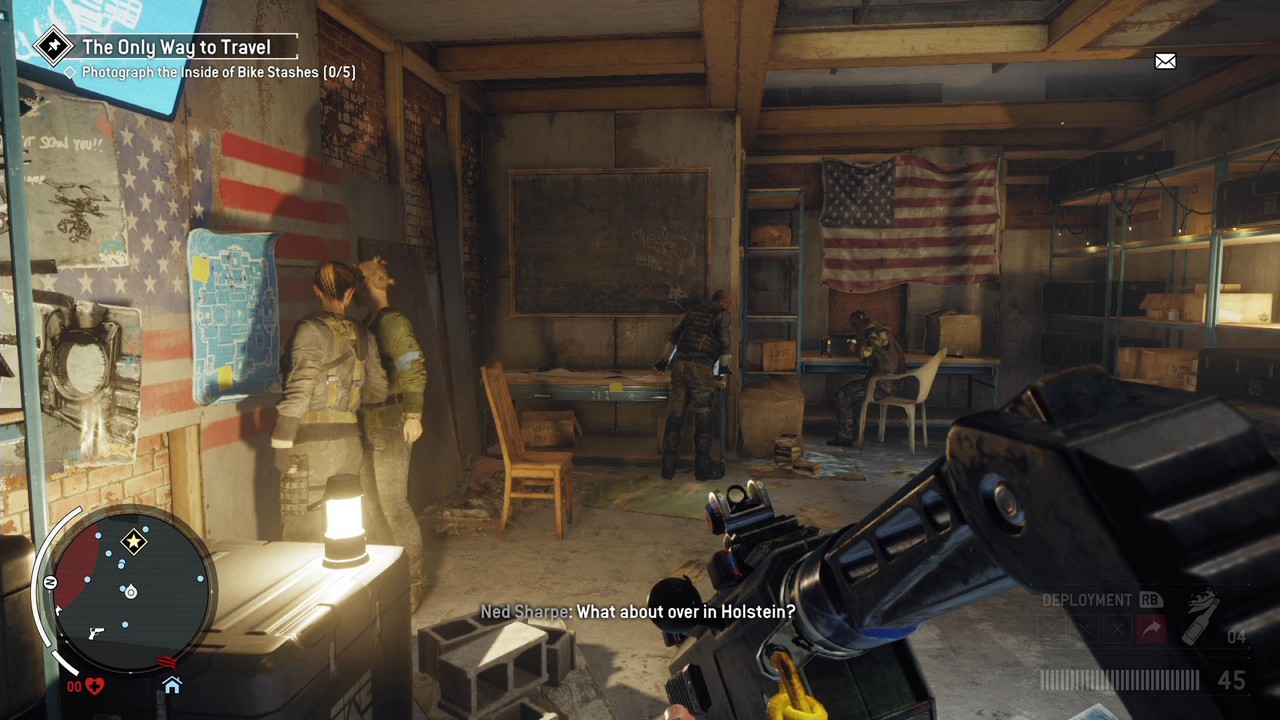This screenshot has height=720, width=1280.
Task: Open the circular minimap
Action: pyautogui.click(x=128, y=590)
